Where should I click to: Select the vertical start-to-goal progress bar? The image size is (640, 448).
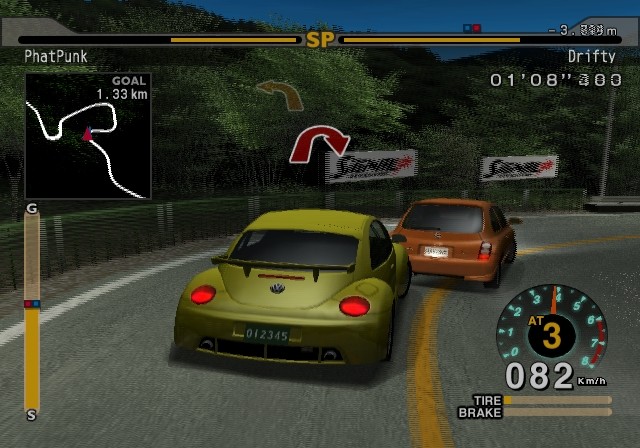[32, 309]
